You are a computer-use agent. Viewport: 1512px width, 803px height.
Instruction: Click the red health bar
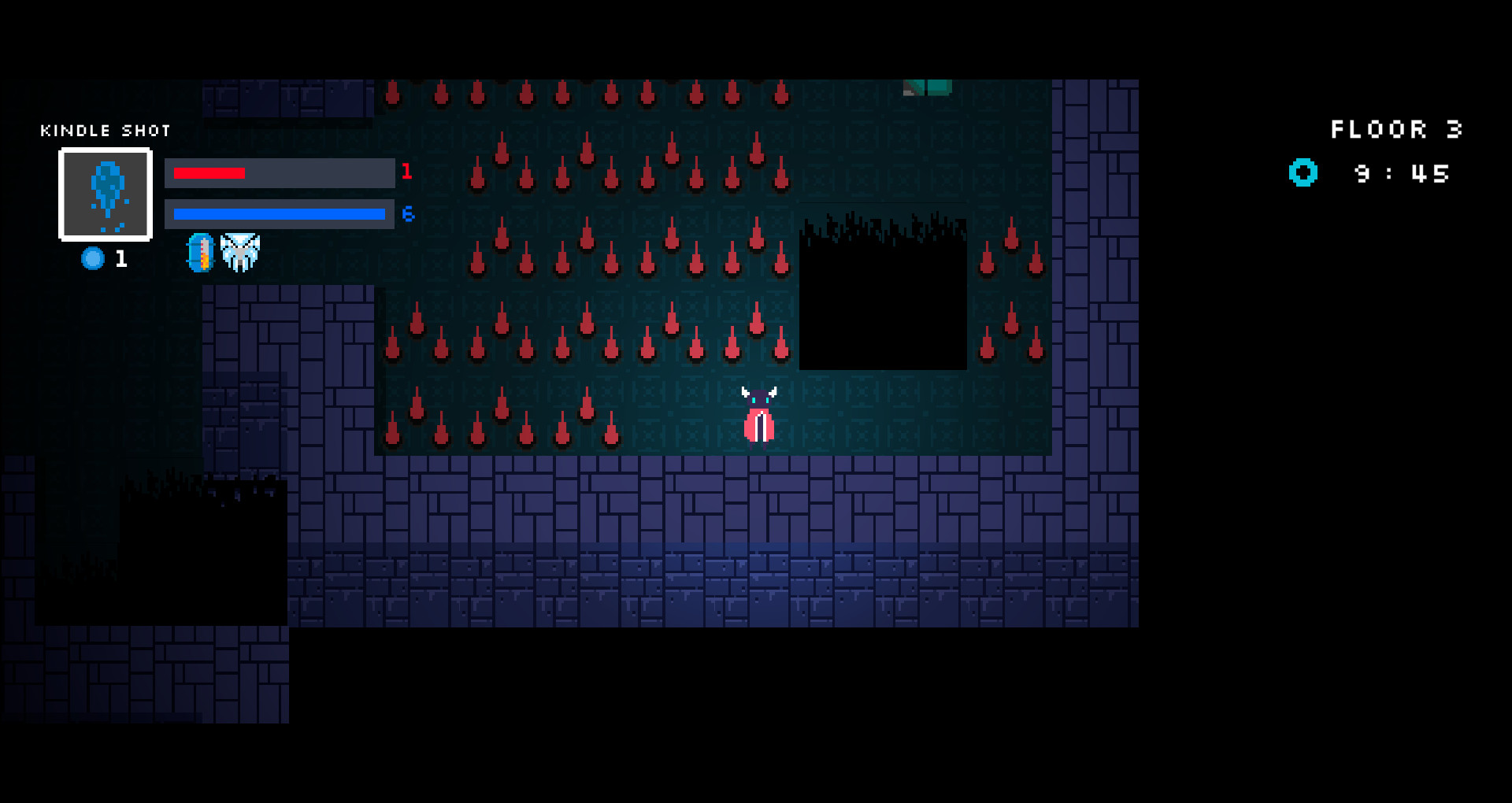tap(209, 172)
